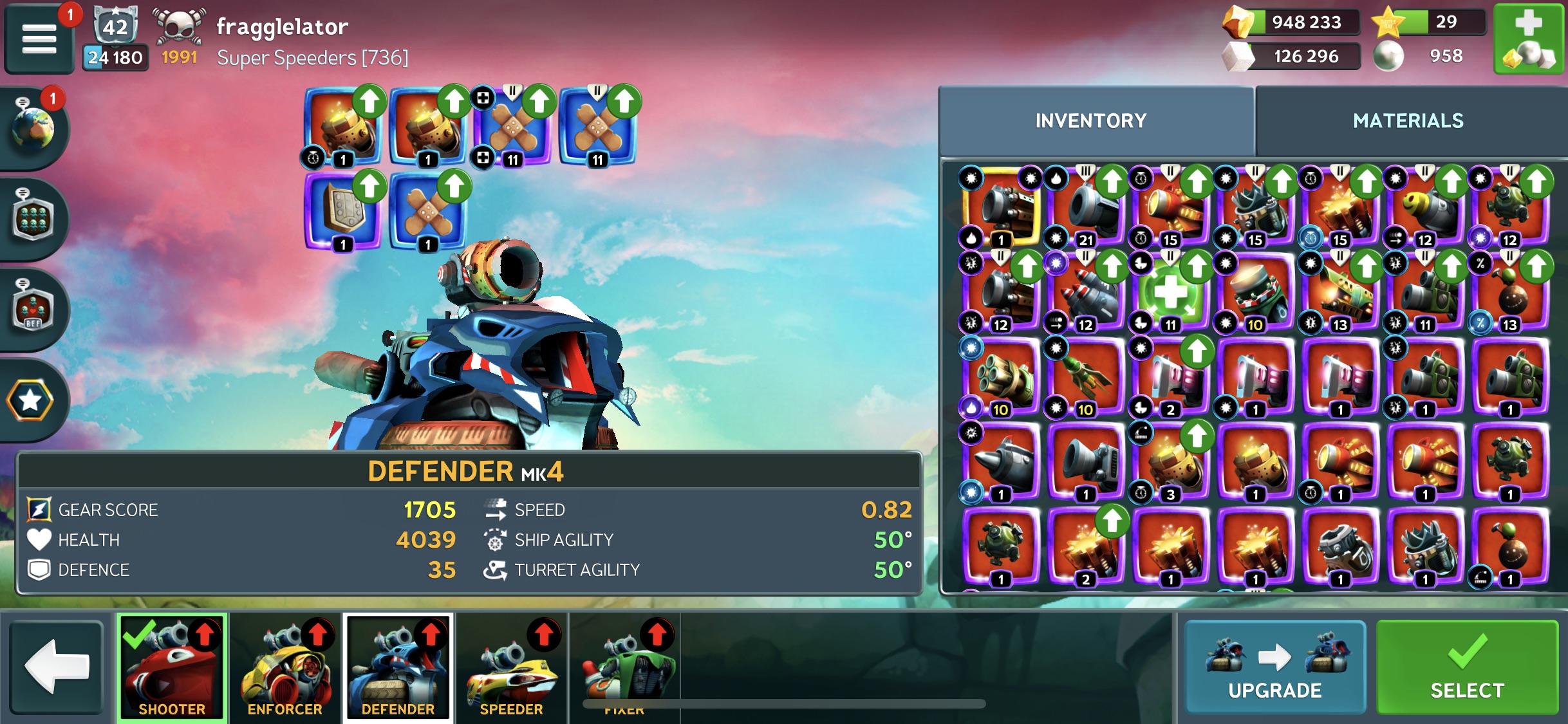Viewport: 1568px width, 724px height.
Task: Confirm ship with the green Select button
Action: pos(1467,667)
